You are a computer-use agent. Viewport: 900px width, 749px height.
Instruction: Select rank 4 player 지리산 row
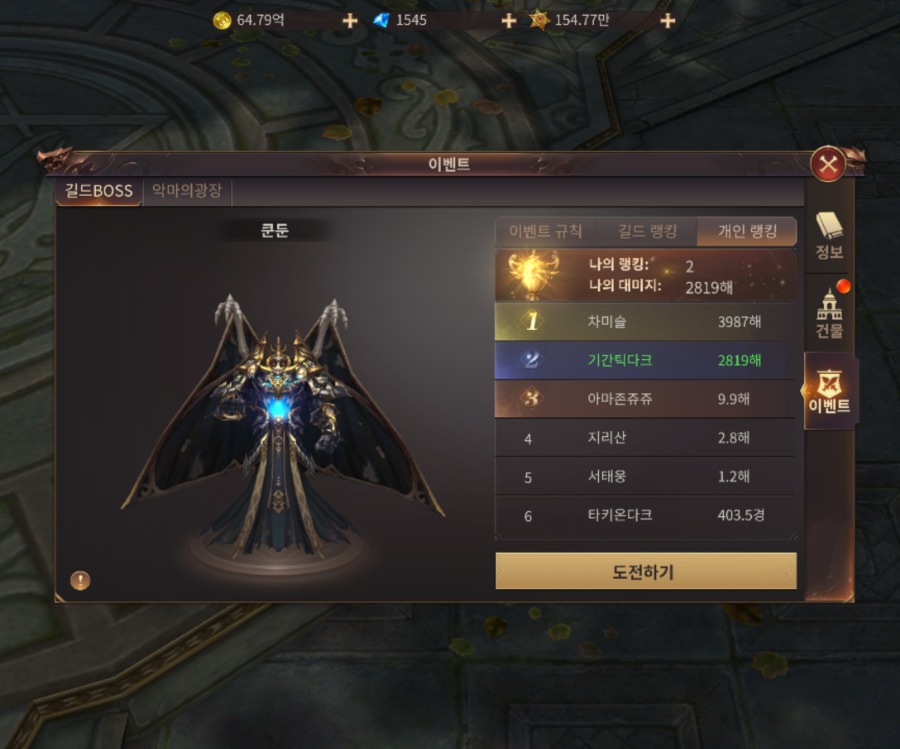(645, 438)
